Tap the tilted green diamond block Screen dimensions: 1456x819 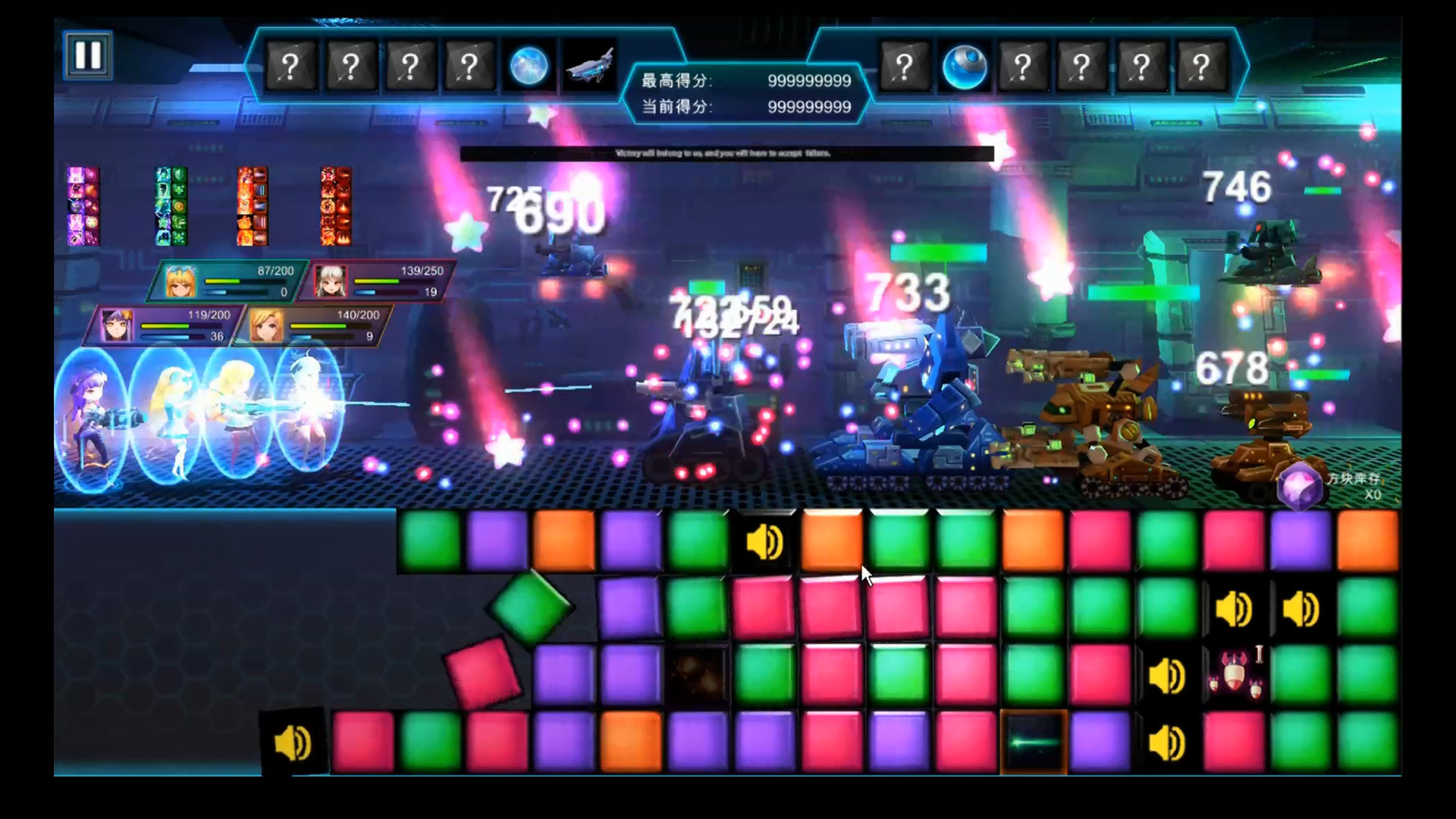[530, 607]
